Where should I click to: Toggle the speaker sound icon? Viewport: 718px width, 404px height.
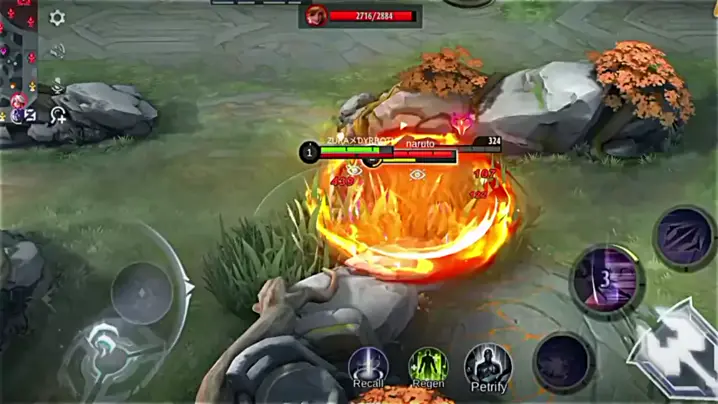point(58,50)
